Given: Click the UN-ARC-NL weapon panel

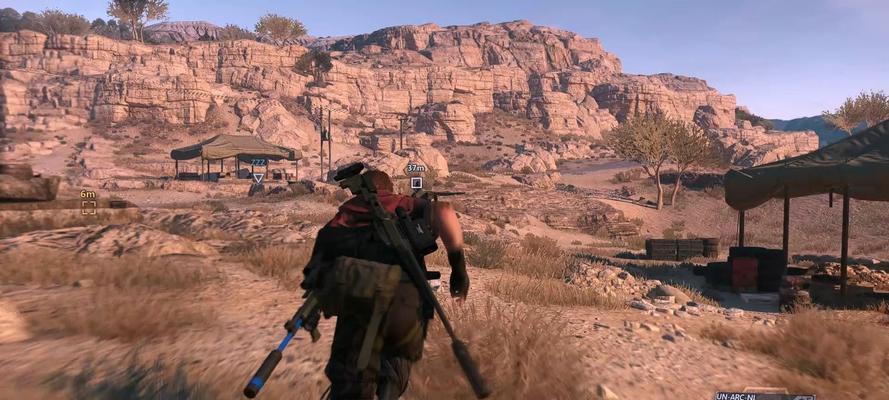Looking at the screenshot, I should click(x=765, y=396).
